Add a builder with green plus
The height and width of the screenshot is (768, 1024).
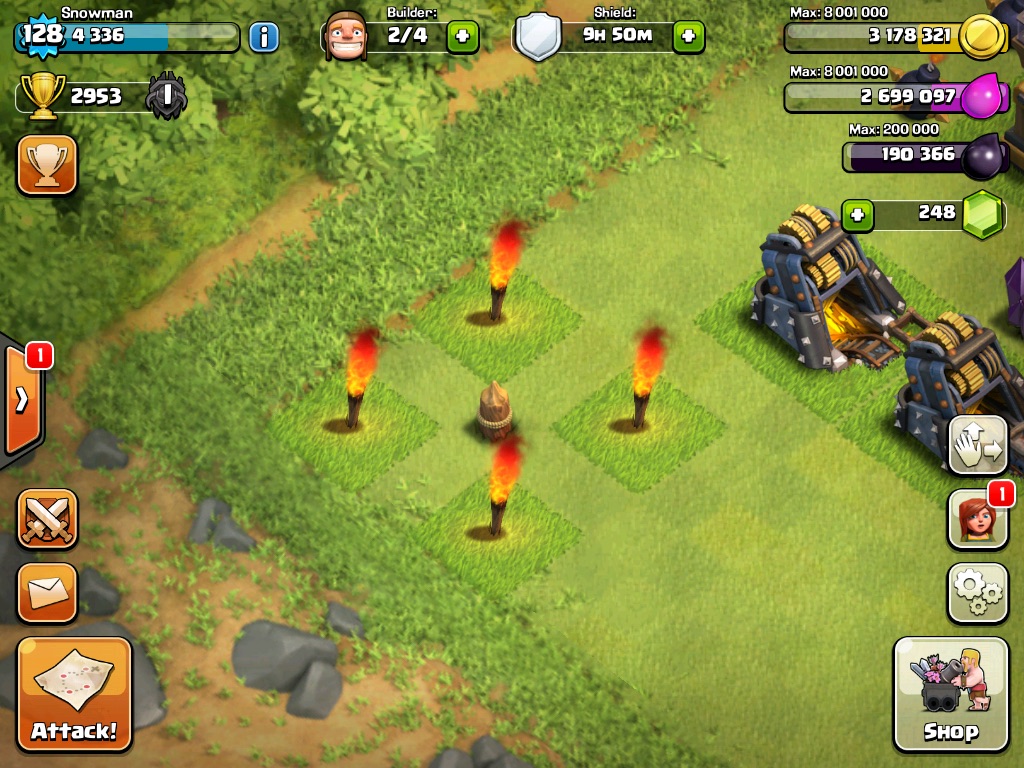[462, 37]
